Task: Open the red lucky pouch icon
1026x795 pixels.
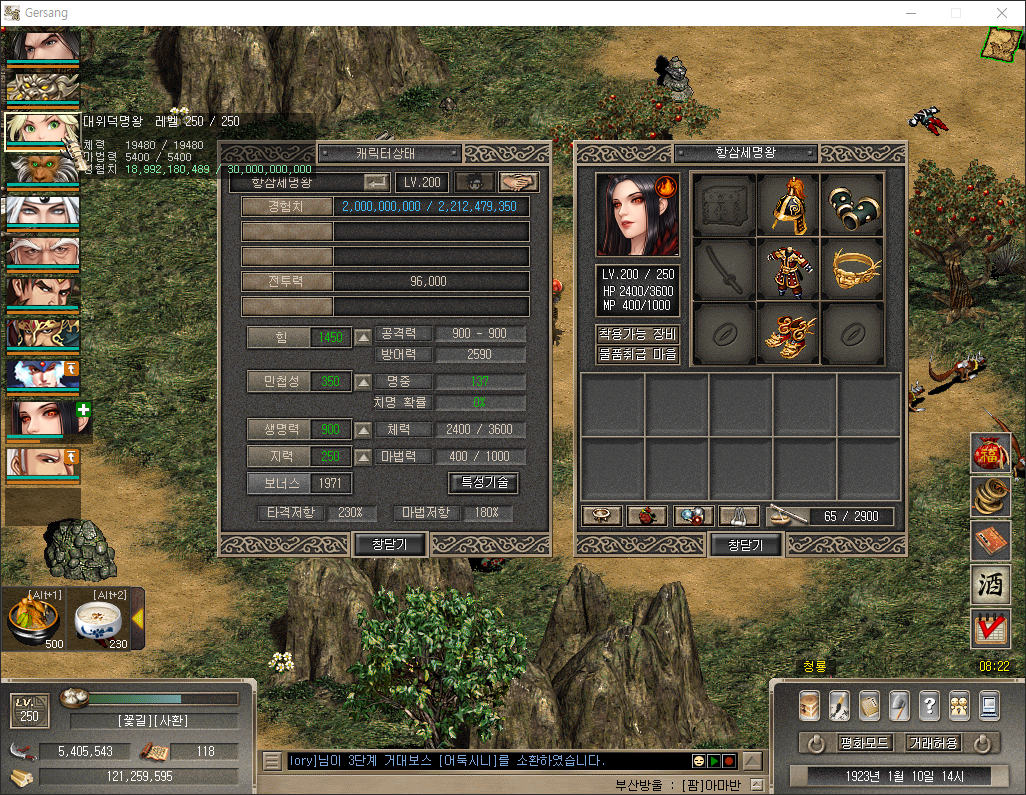Action: (x=989, y=453)
